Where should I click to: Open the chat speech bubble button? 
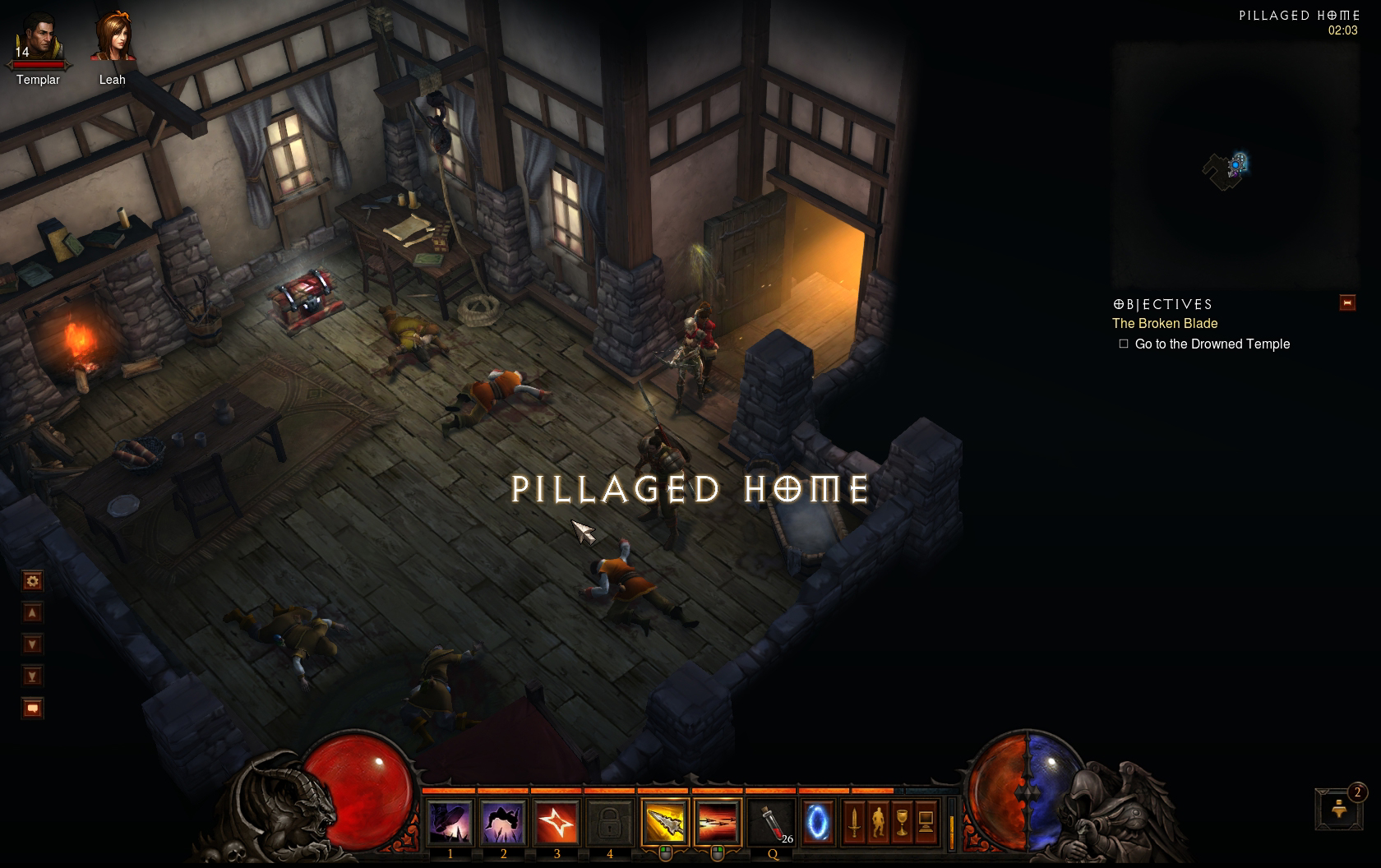tap(33, 708)
